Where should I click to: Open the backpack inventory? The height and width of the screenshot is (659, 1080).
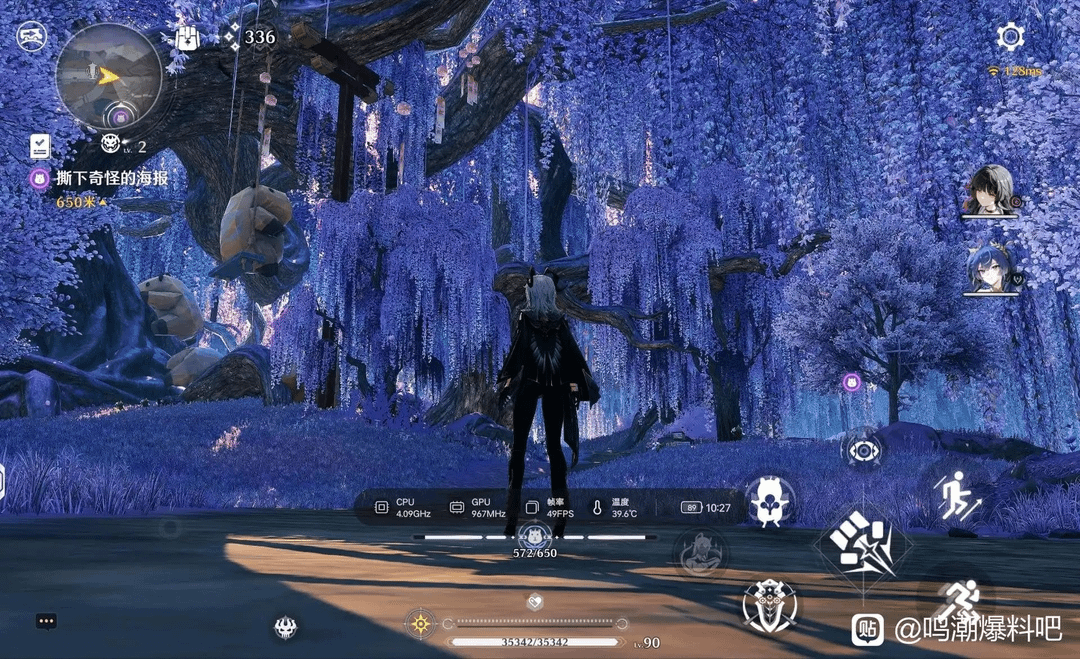(x=187, y=38)
